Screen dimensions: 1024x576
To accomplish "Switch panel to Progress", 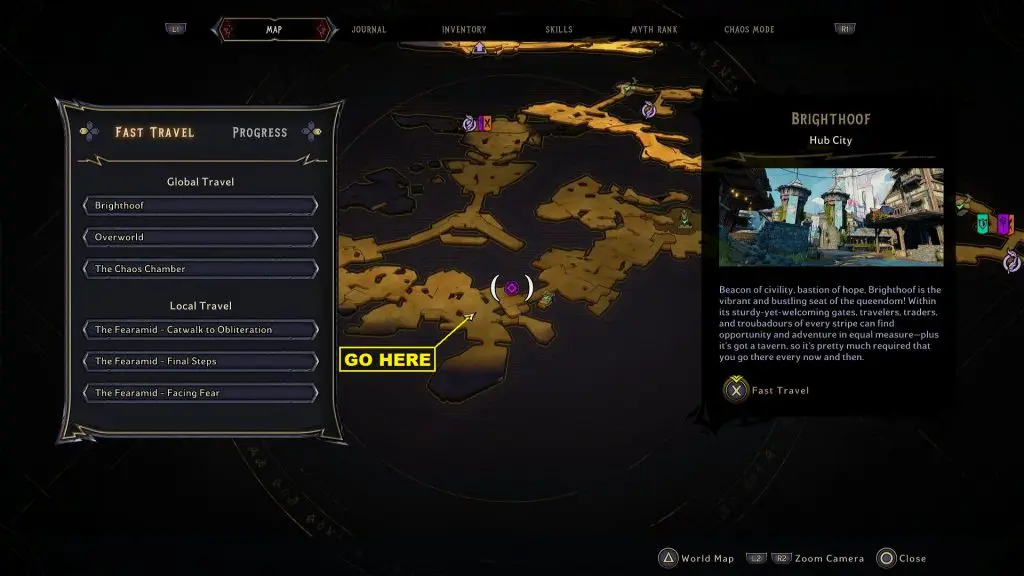I will (x=259, y=132).
